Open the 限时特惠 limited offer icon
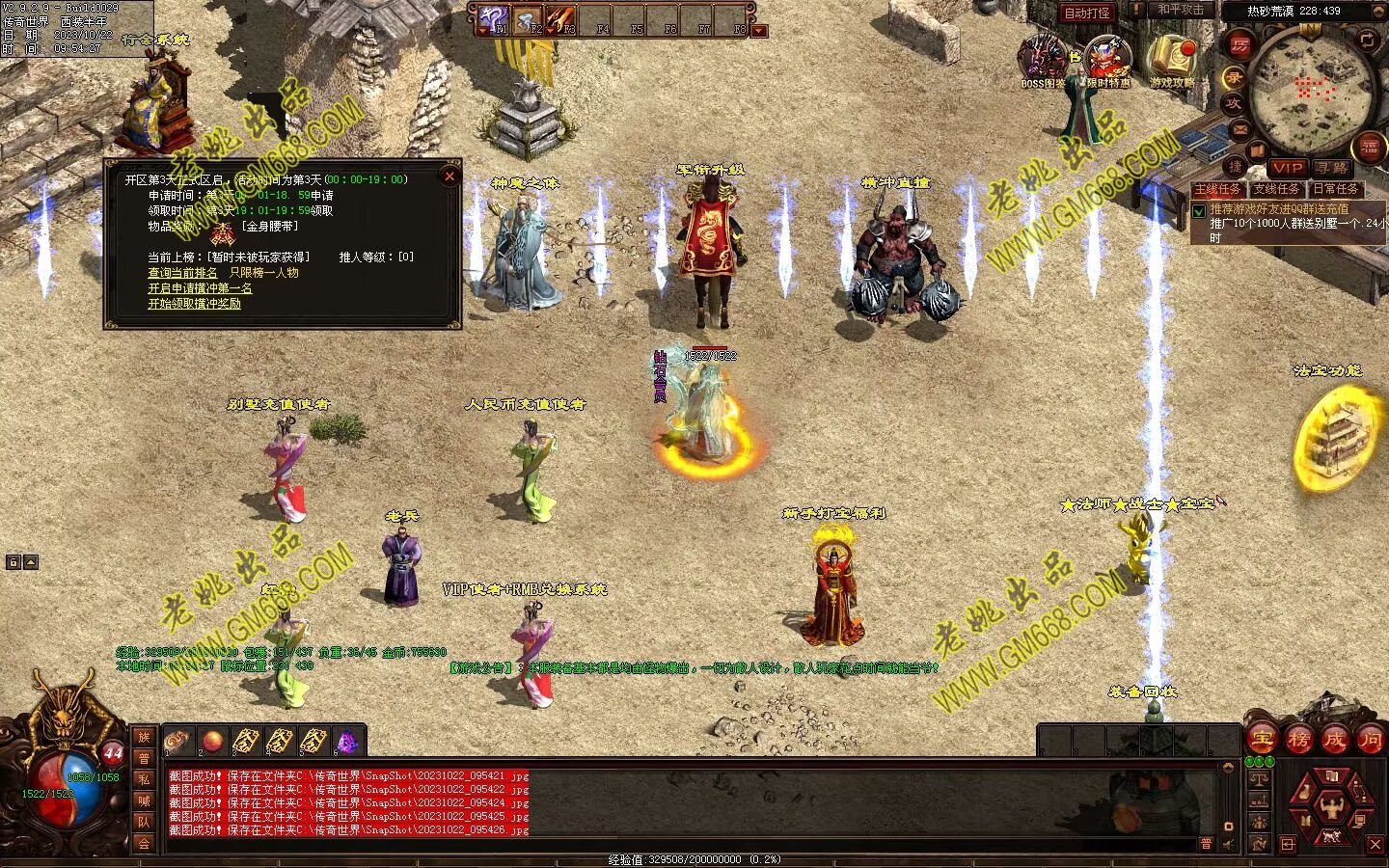This screenshot has height=868, width=1389. pyautogui.click(x=1108, y=61)
